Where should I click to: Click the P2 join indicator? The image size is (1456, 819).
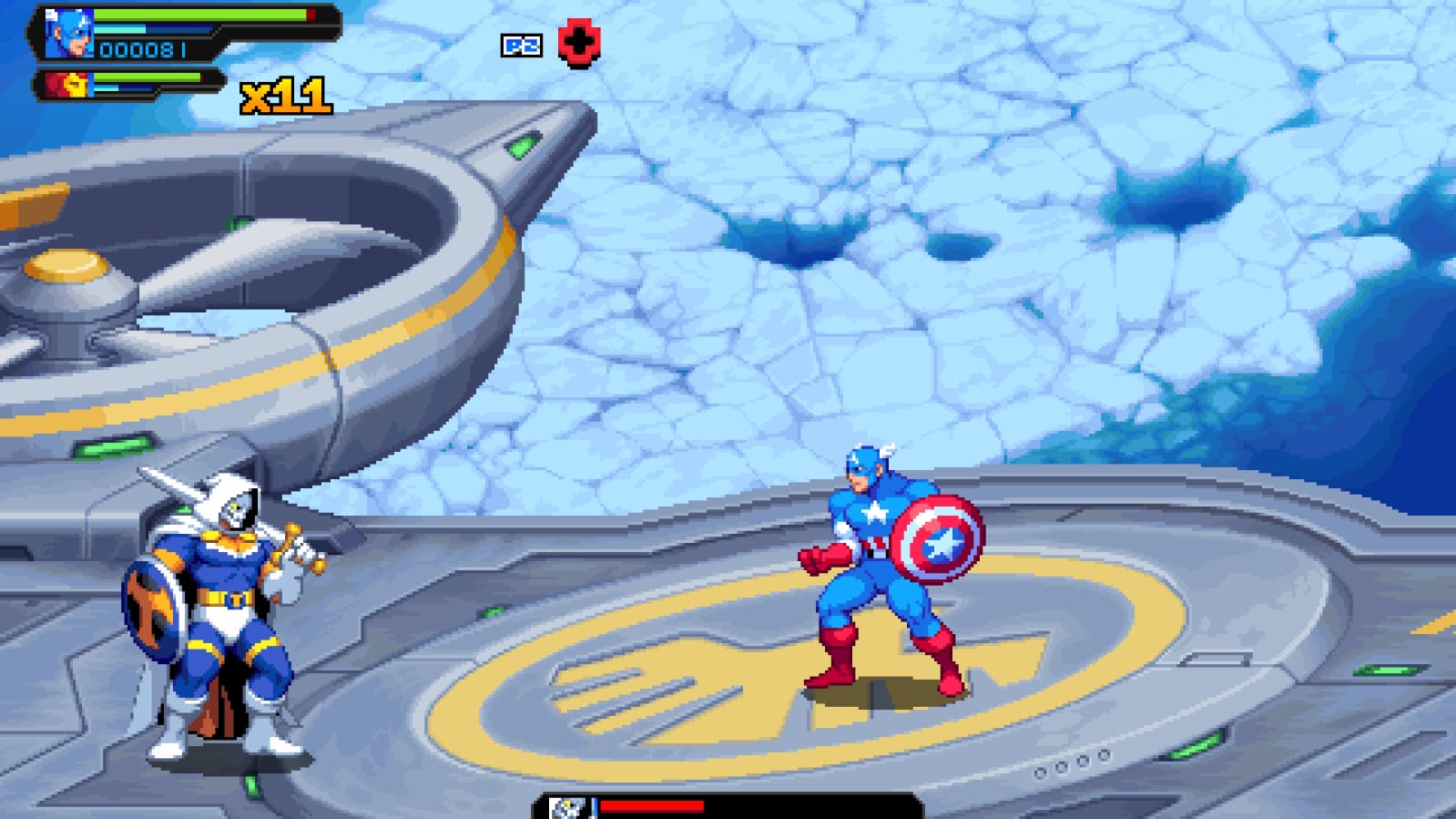coord(522,46)
